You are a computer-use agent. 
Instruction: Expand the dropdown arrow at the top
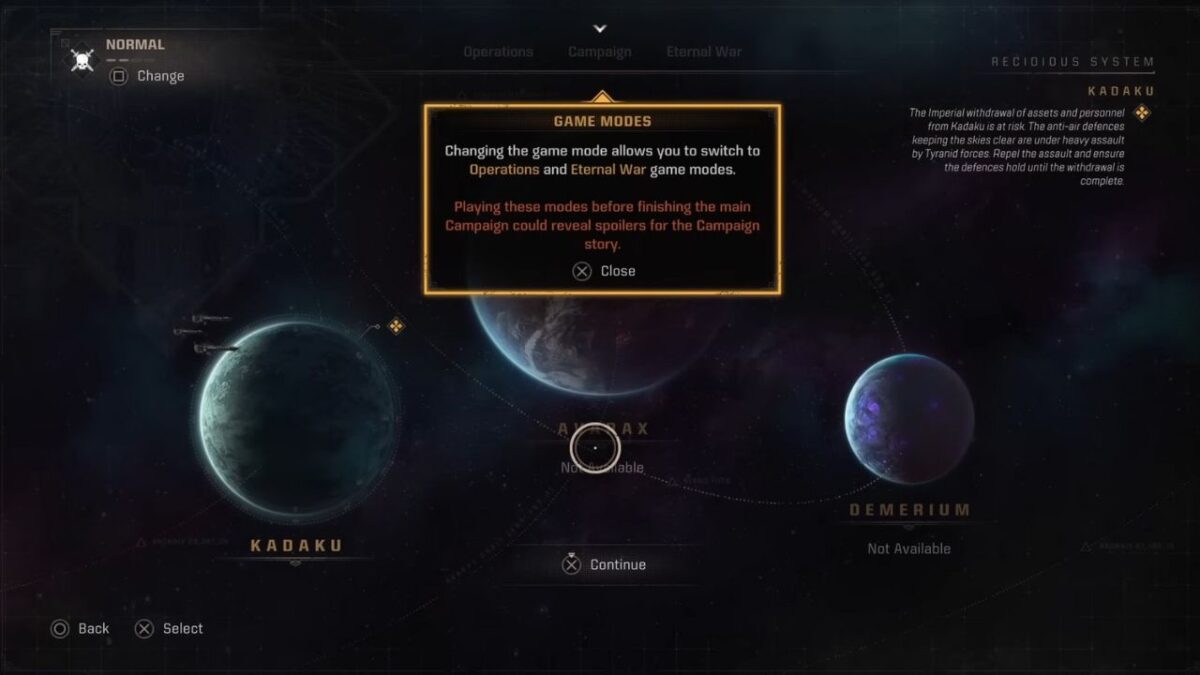(x=600, y=29)
